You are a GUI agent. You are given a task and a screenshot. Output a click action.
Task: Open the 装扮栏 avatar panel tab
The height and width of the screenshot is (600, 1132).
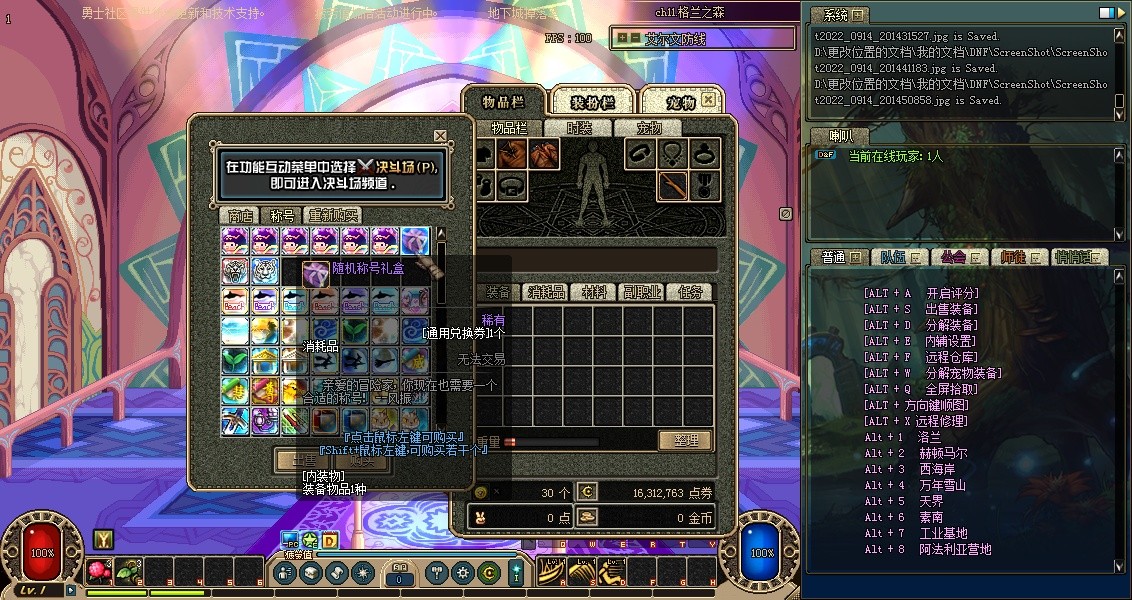[592, 102]
